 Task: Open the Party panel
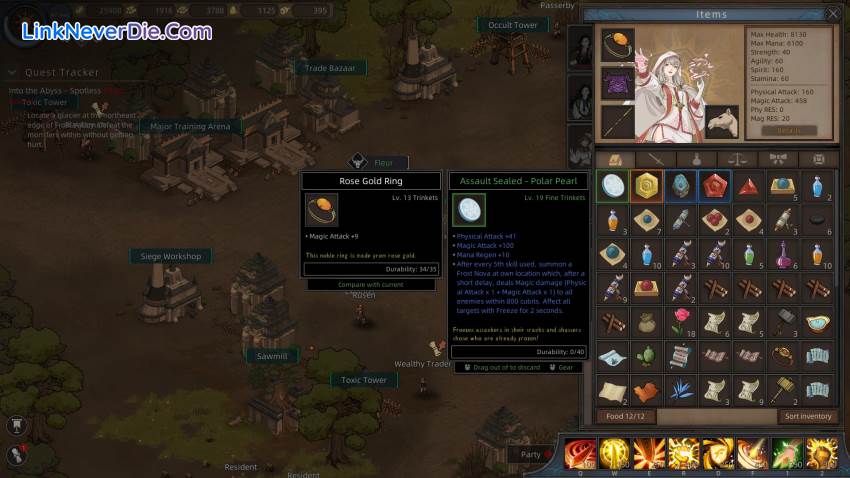531,454
